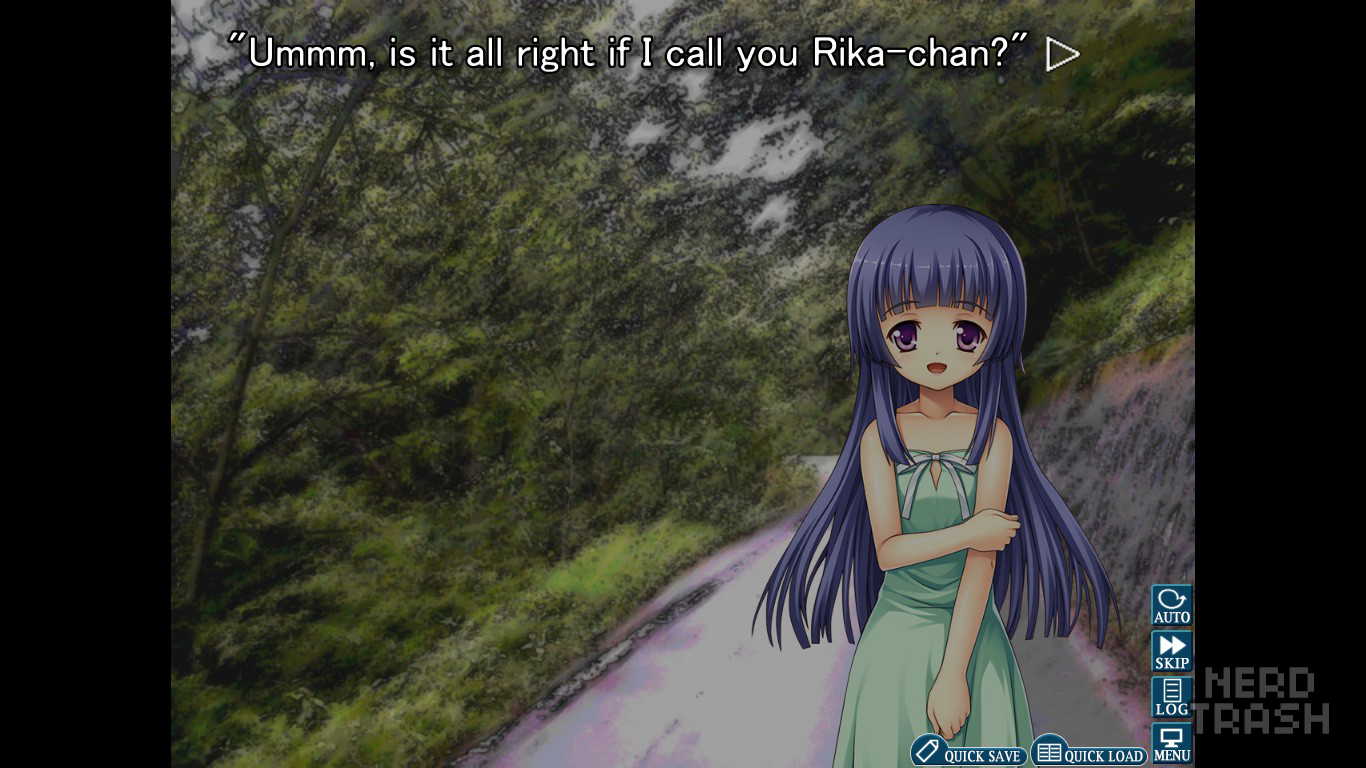Screen dimensions: 1366x768
Task: Open the dialogue Log
Action: (1171, 697)
